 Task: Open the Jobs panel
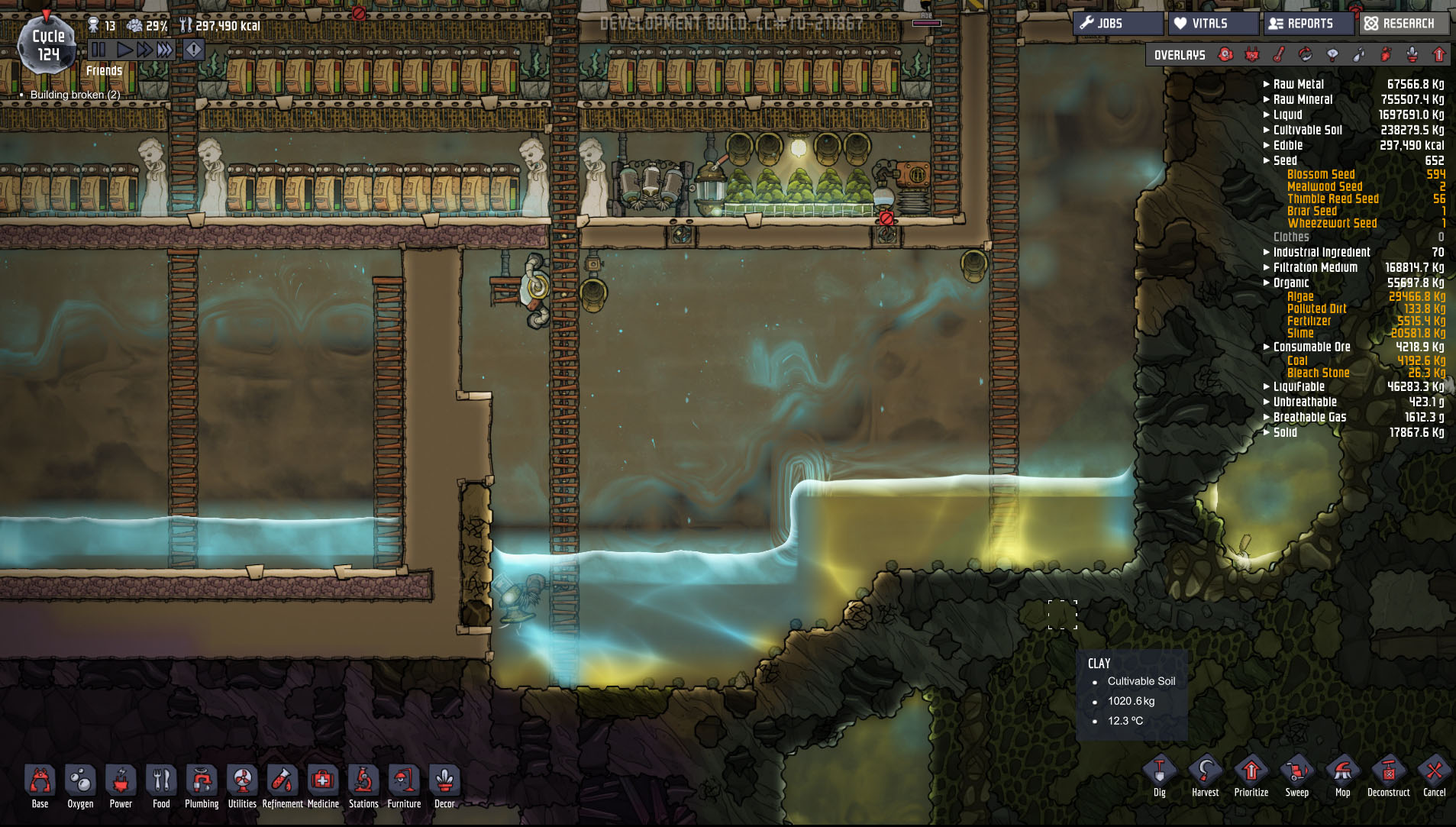(1118, 24)
